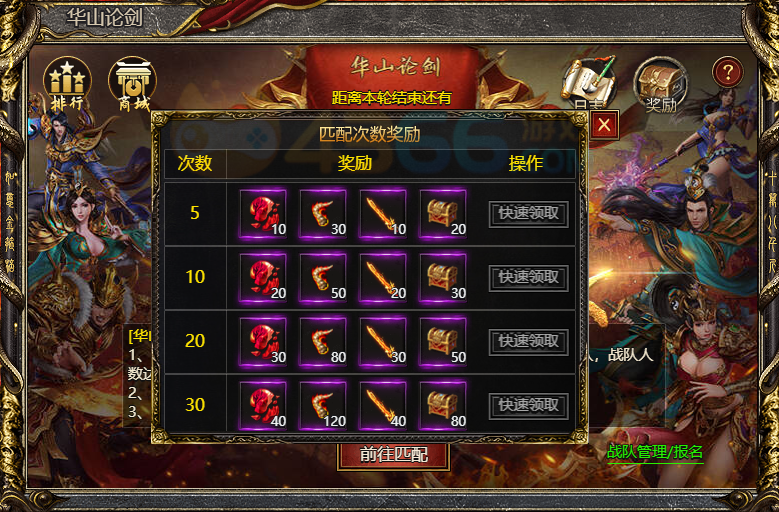This screenshot has width=779, height=512.
Task: Close the match count rewards popup
Action: pyautogui.click(x=604, y=125)
